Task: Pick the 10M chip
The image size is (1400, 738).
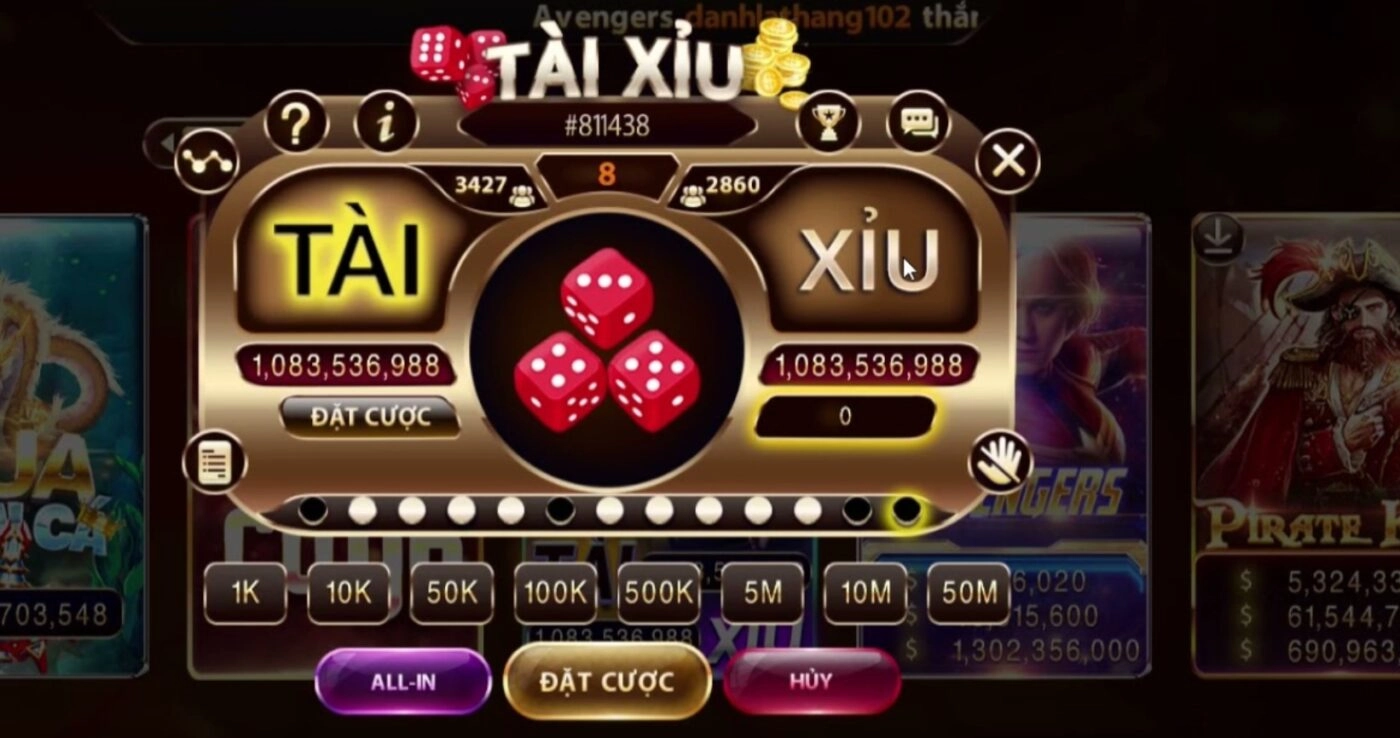Action: (x=865, y=593)
